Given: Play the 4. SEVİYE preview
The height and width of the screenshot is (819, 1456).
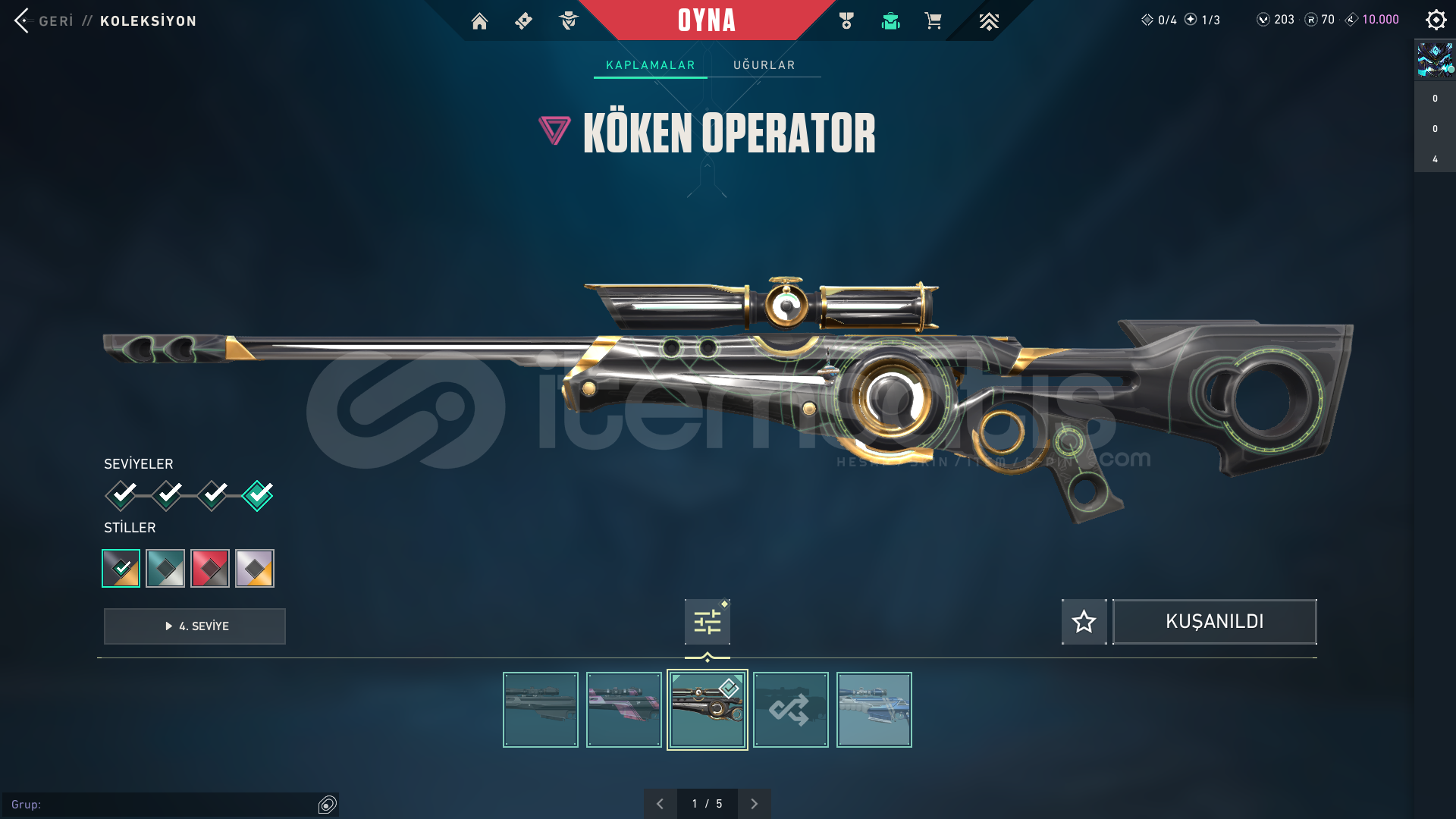Looking at the screenshot, I should click(195, 626).
